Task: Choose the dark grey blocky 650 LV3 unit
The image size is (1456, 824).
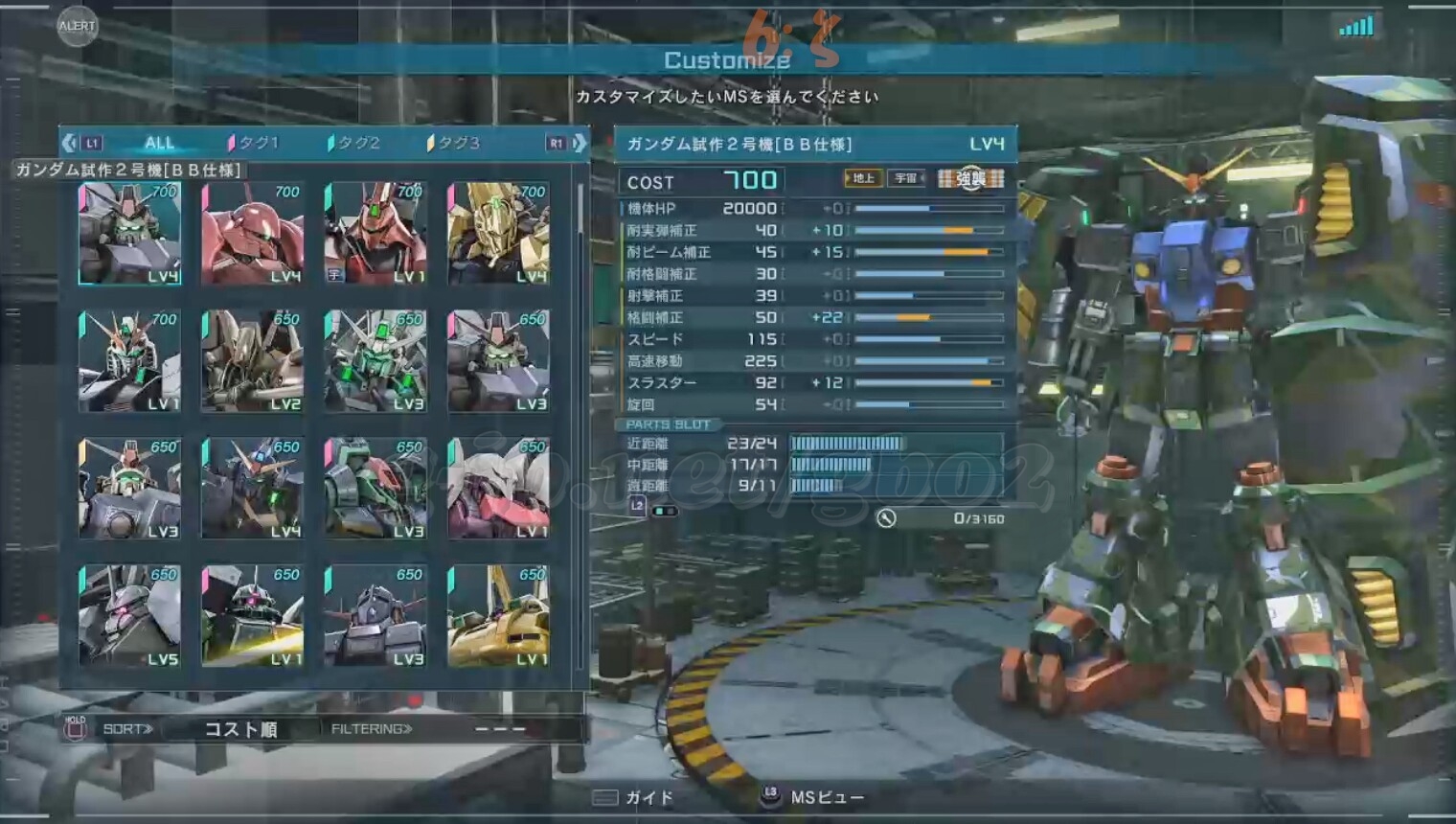Action: point(375,615)
